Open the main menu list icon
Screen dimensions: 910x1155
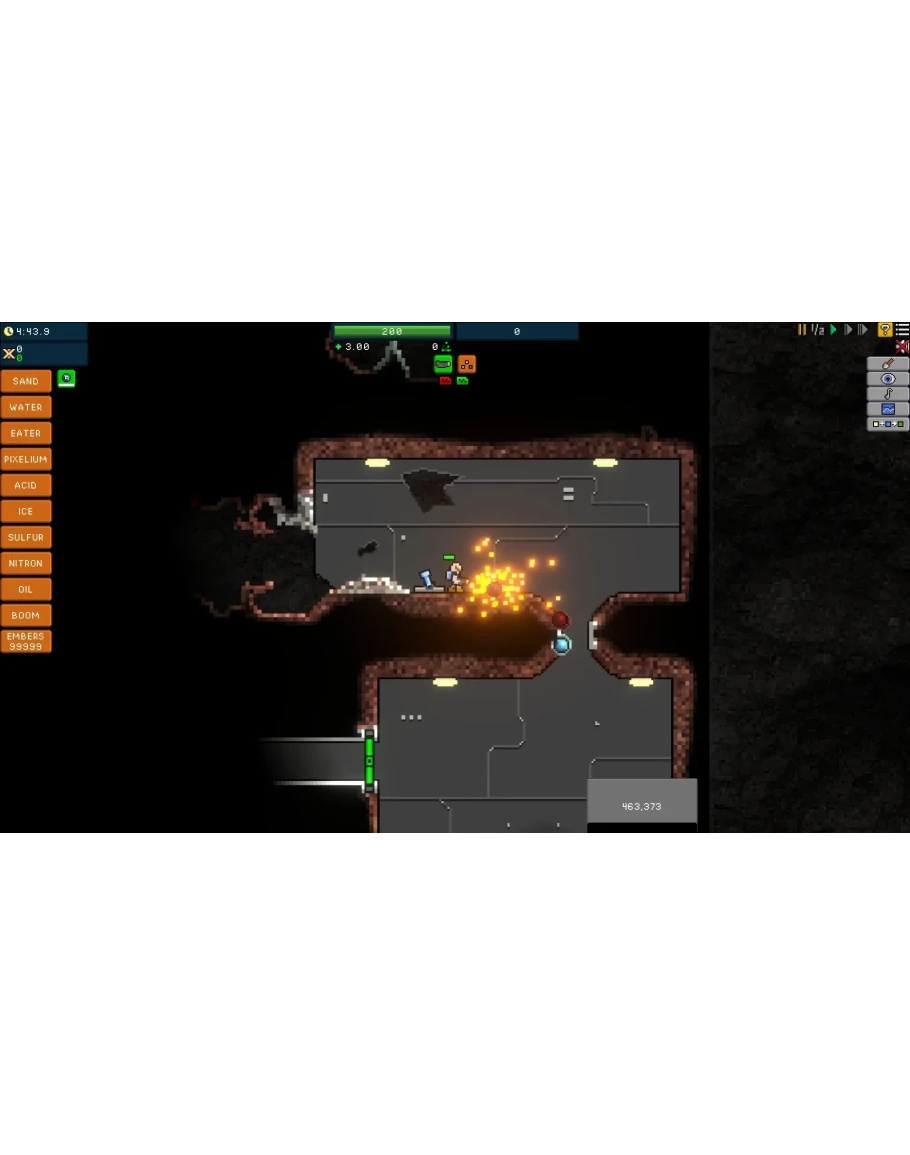(902, 330)
